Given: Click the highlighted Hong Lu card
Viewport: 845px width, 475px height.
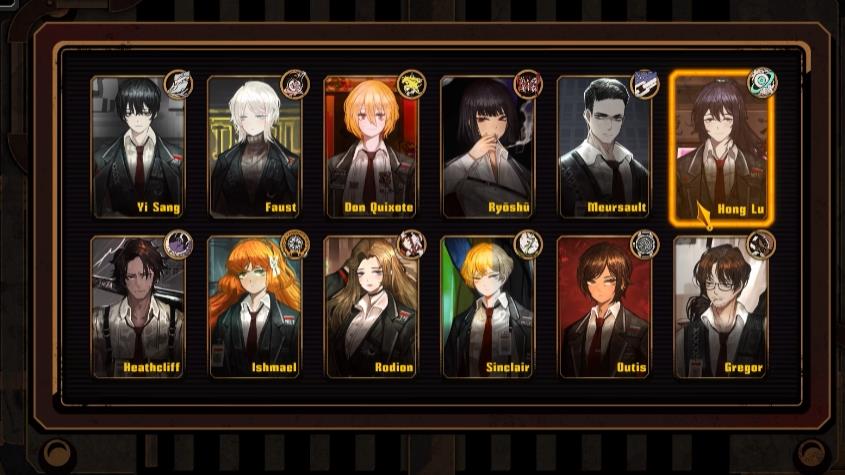Looking at the screenshot, I should pyautogui.click(x=721, y=147).
